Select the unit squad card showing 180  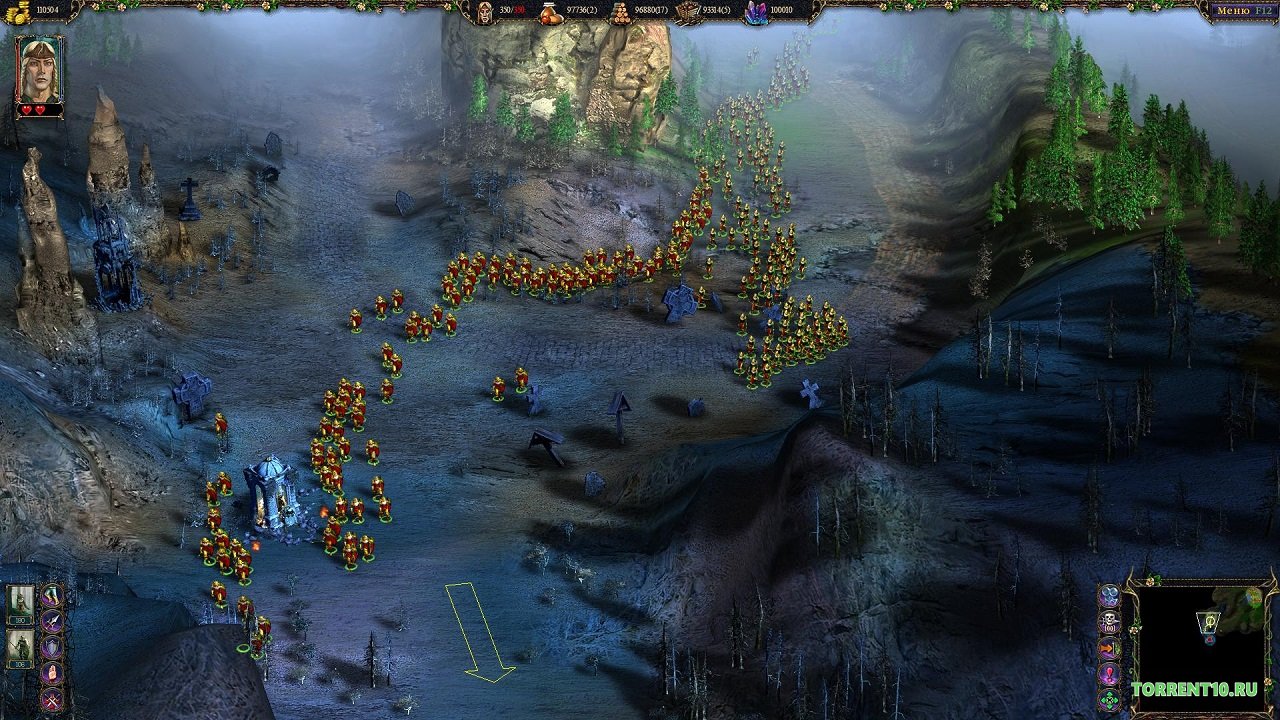click(x=21, y=604)
